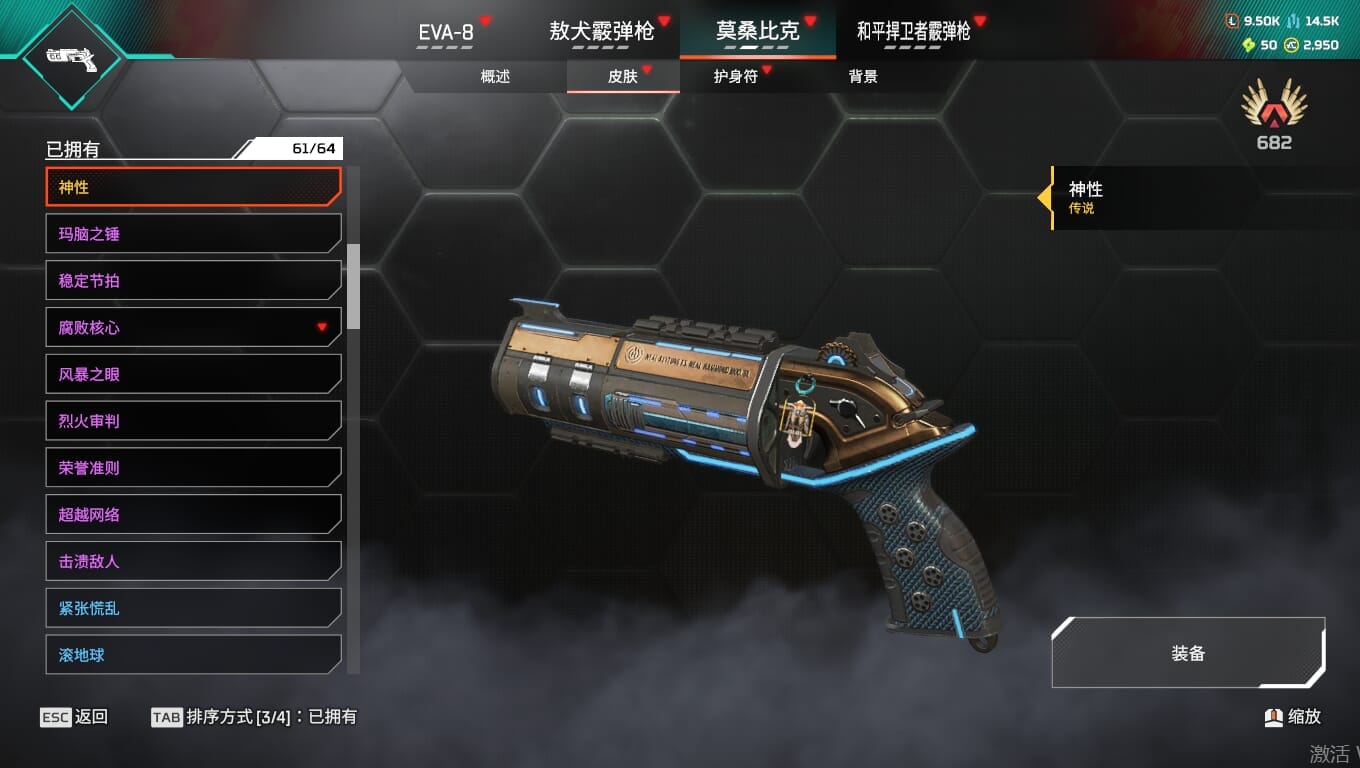The image size is (1360, 768).
Task: Select the 腐败核心 skin
Action: click(x=194, y=327)
